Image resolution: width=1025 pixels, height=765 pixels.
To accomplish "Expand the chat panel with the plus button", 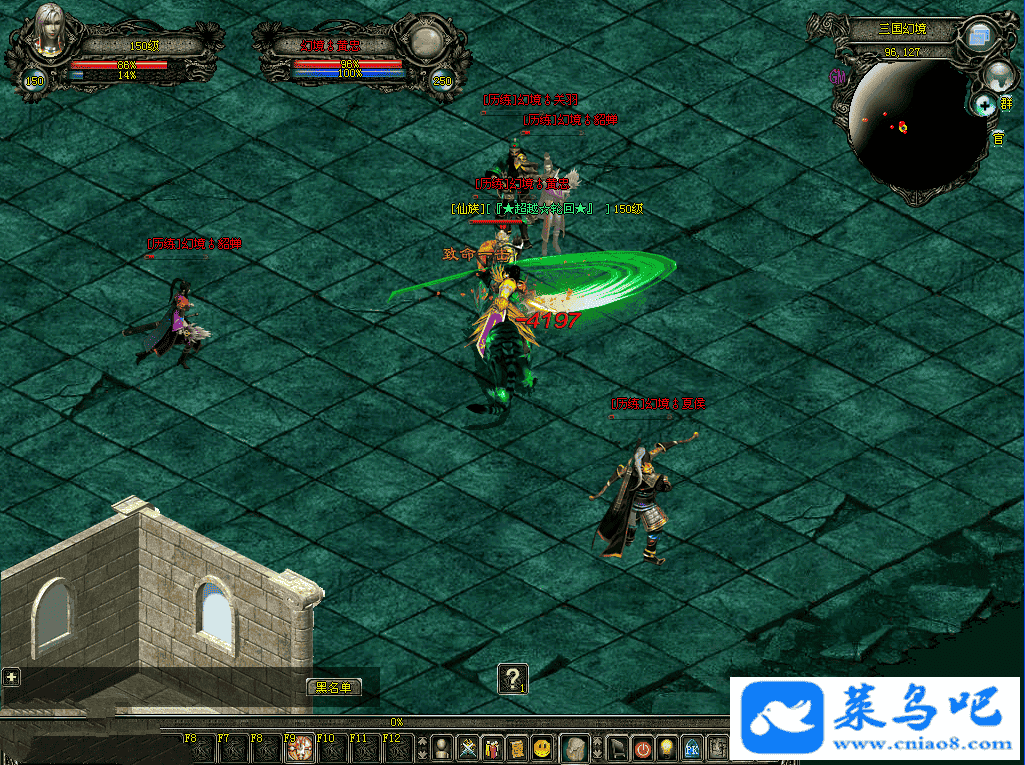I will (x=11, y=677).
